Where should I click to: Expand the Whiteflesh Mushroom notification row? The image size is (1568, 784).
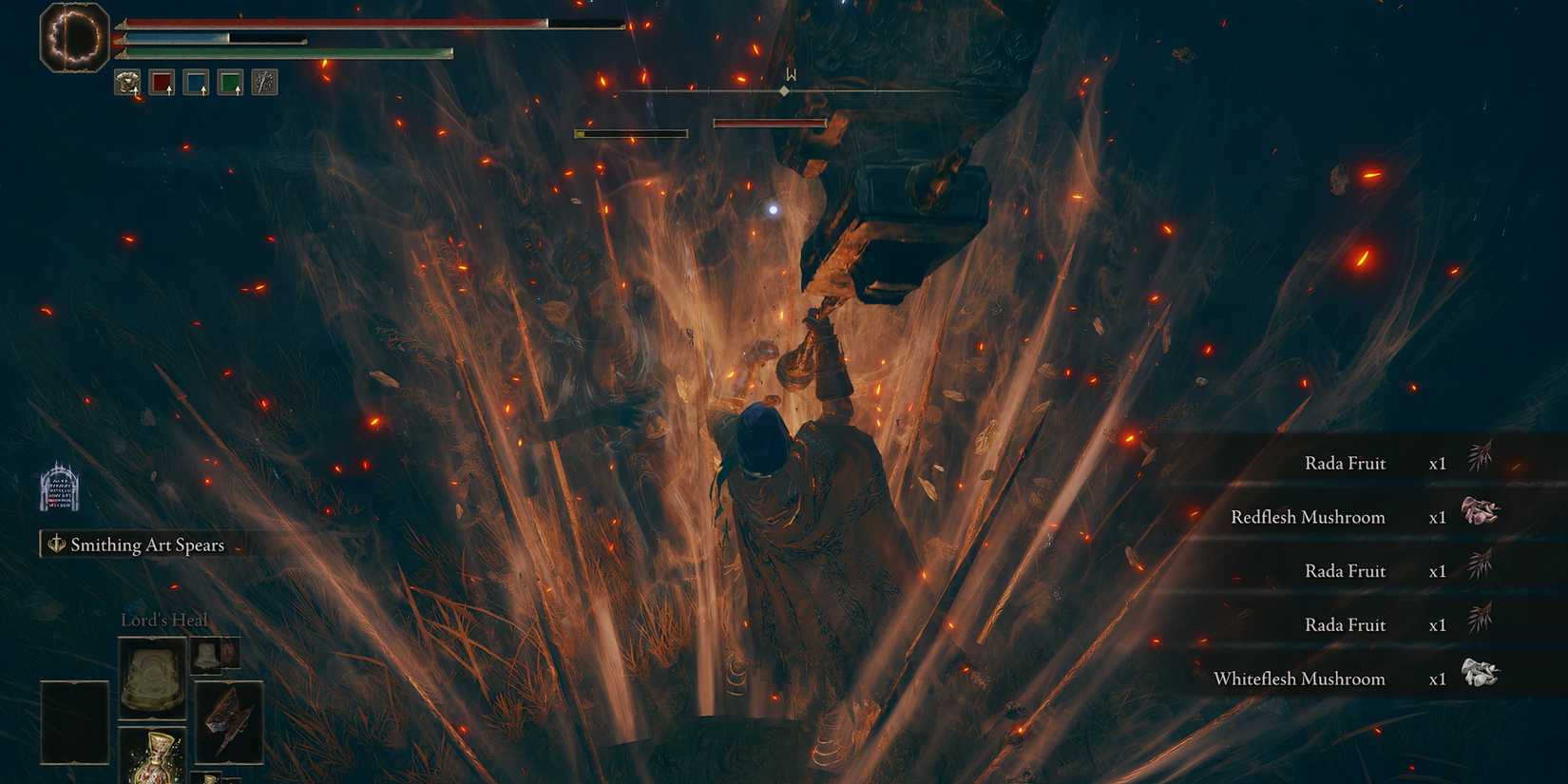(1302, 678)
